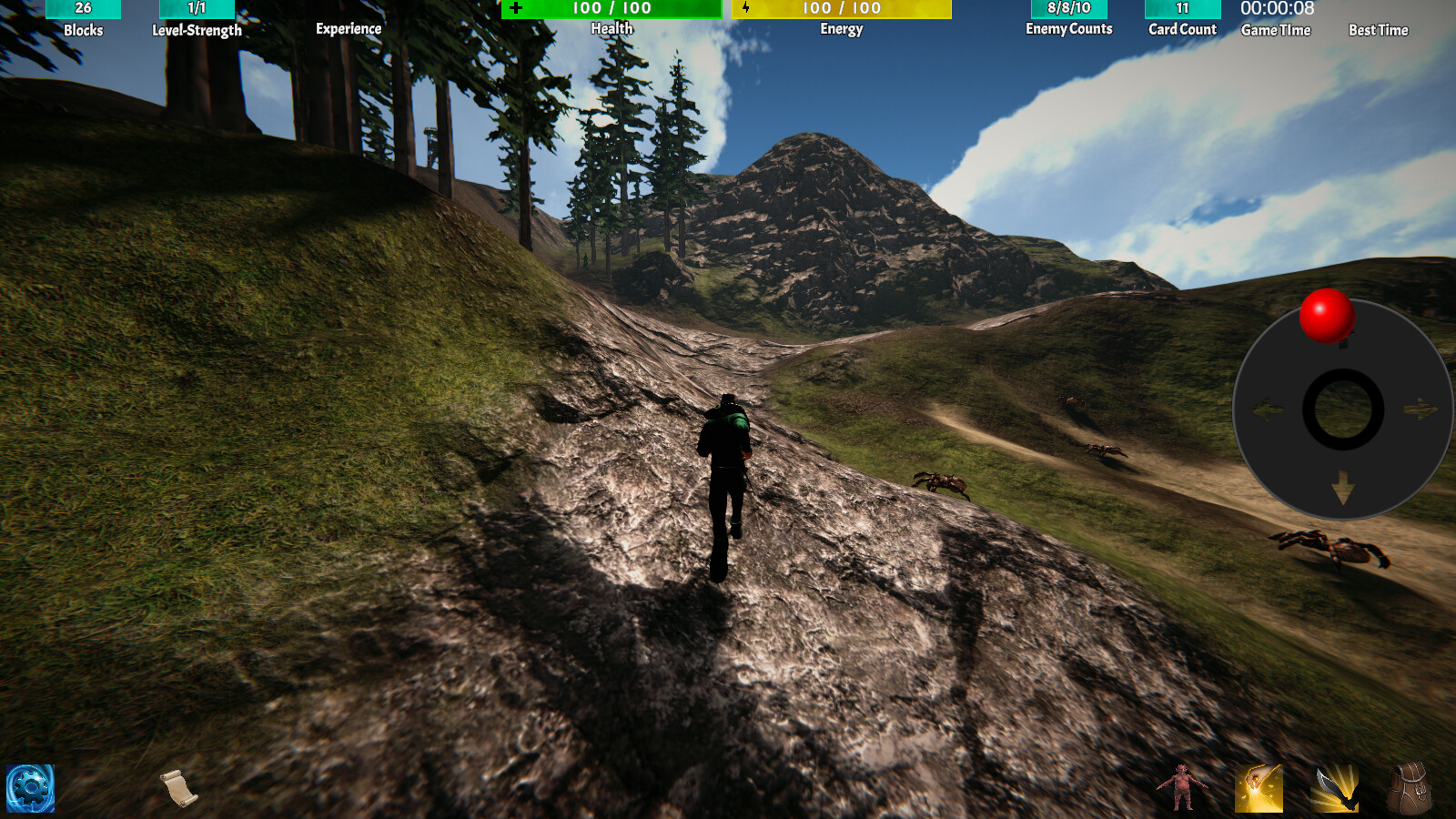
Task: Click the Level-Strength 1/1 indicator
Action: coord(194,9)
